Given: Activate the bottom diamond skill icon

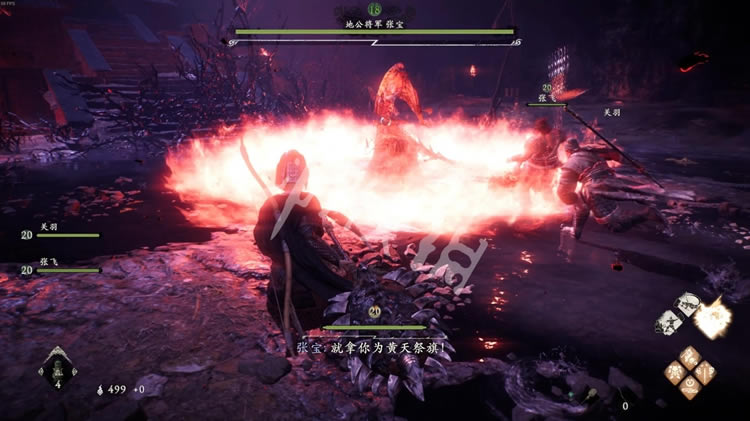Looking at the screenshot, I should 688,386.
